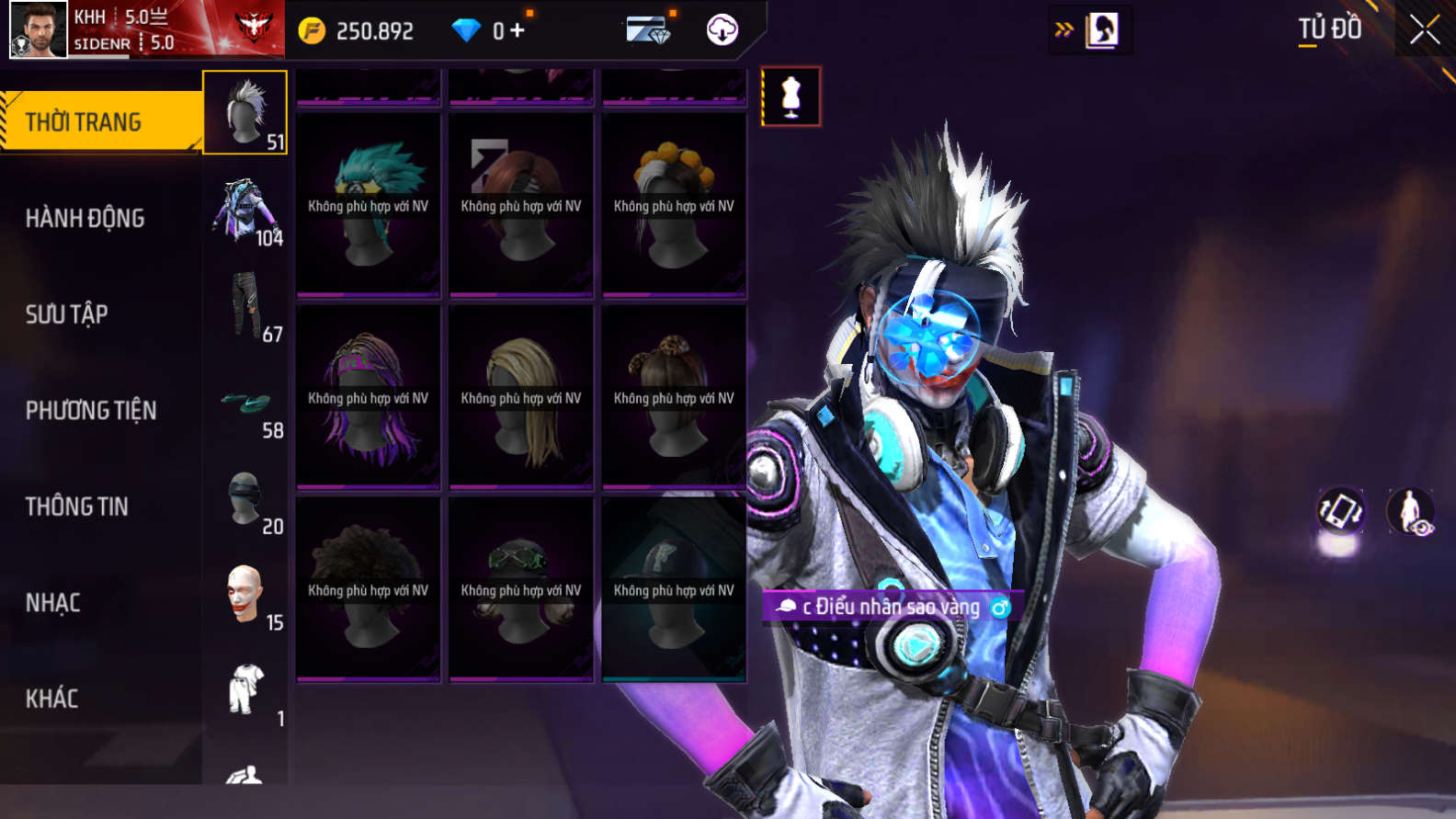Open the Khác section
This screenshot has width=1456, height=819.
click(x=52, y=699)
